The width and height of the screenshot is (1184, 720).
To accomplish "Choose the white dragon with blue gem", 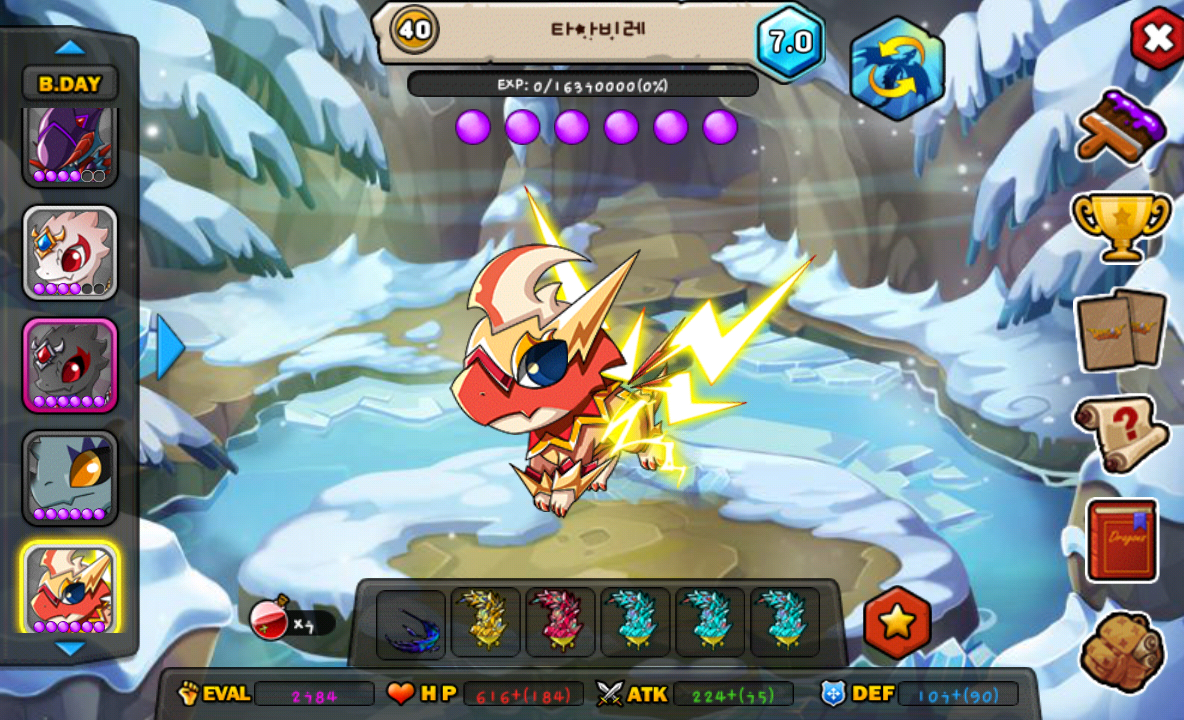I will click(70, 252).
